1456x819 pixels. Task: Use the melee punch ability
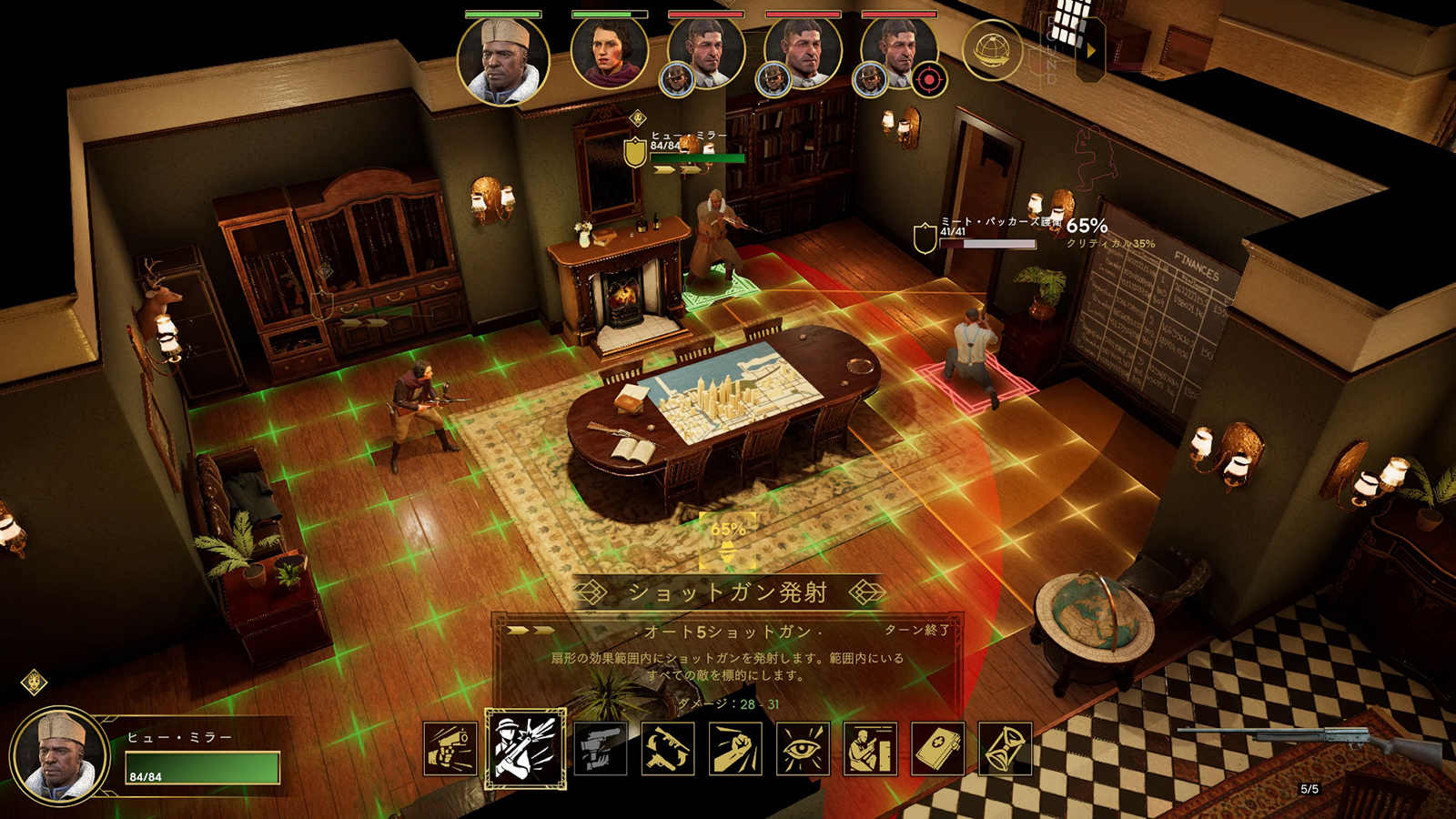tap(735, 749)
